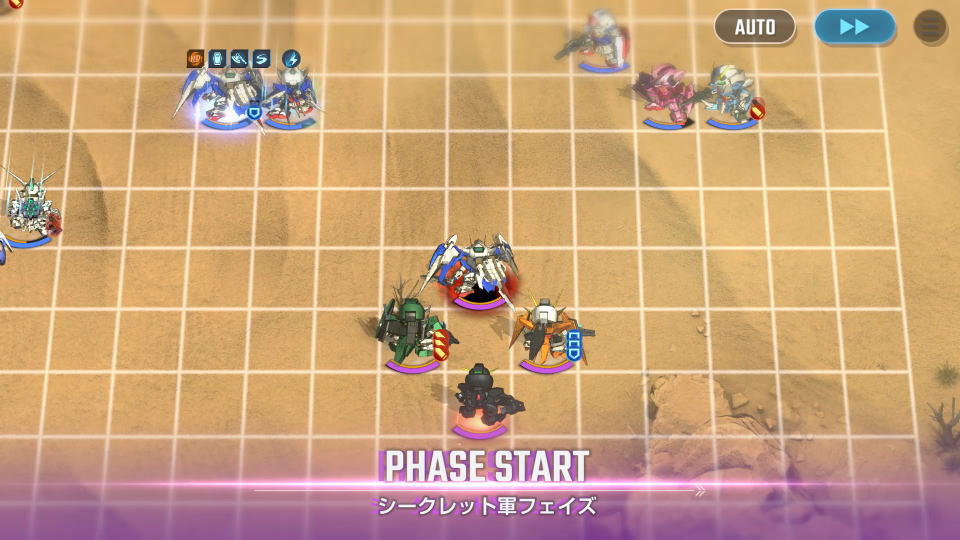Activate the fast-forward speed button
The image size is (960, 540).
[854, 27]
